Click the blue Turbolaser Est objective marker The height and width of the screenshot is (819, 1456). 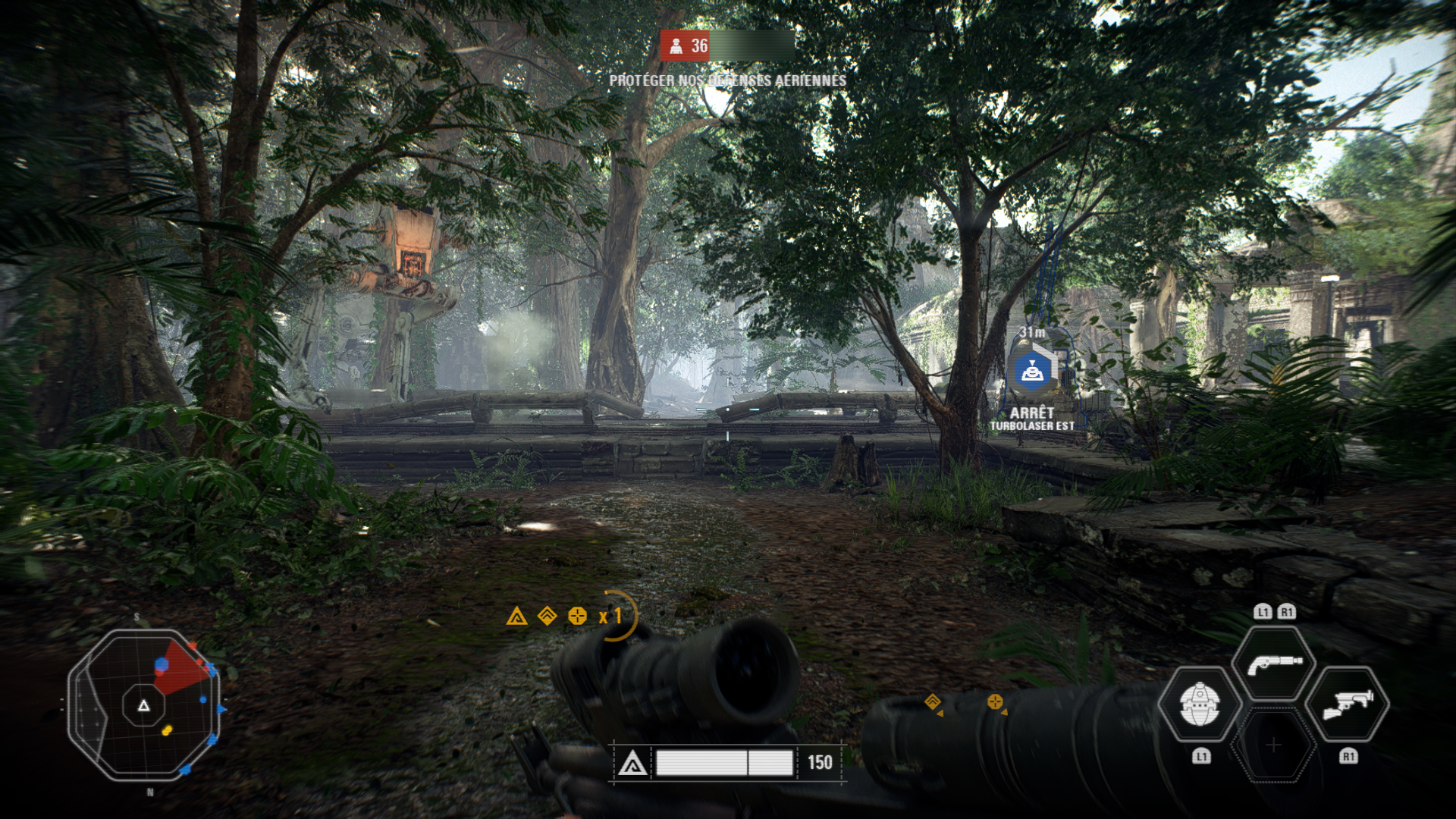(1032, 371)
